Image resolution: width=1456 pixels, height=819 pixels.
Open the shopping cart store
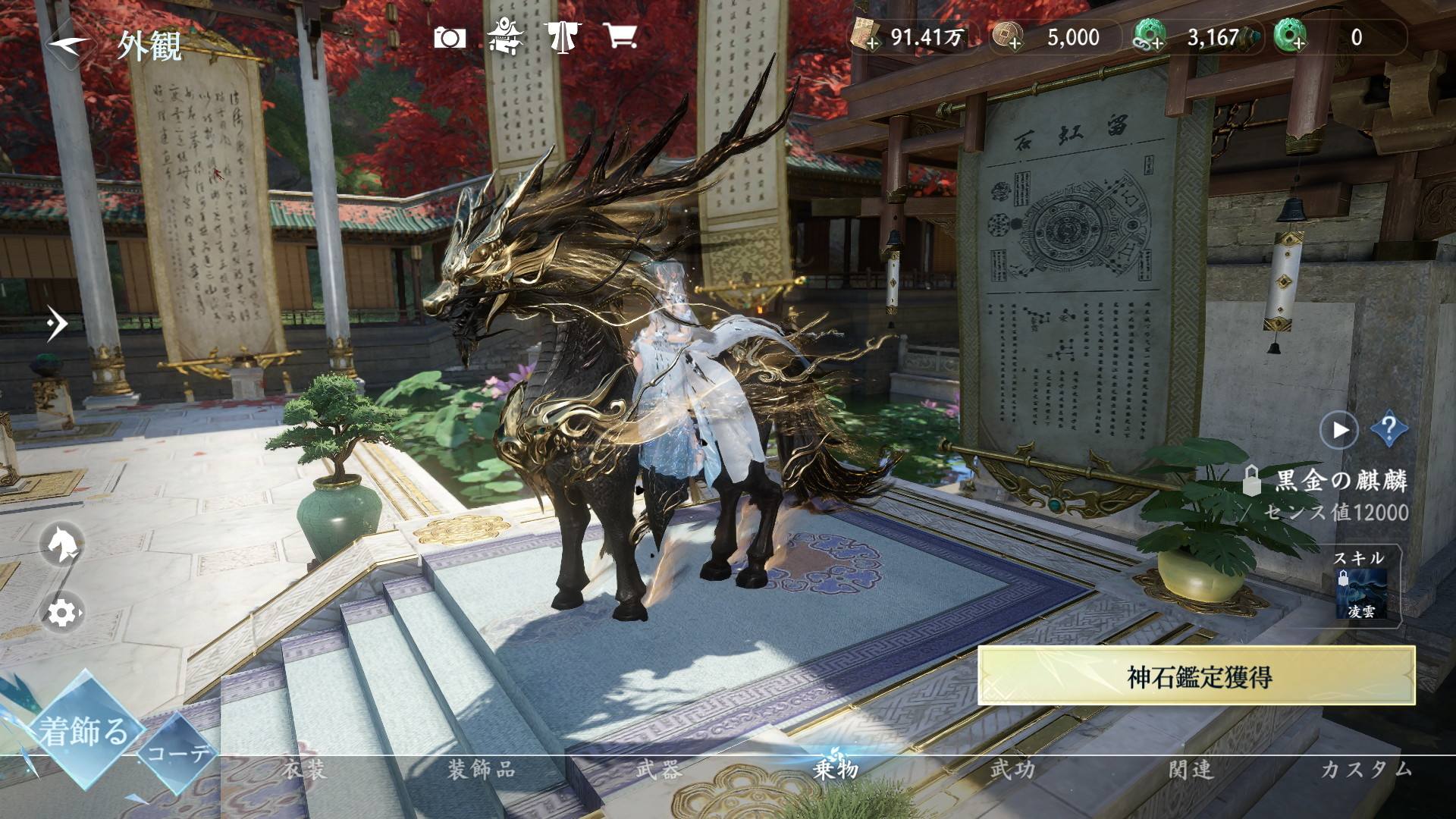pos(620,36)
